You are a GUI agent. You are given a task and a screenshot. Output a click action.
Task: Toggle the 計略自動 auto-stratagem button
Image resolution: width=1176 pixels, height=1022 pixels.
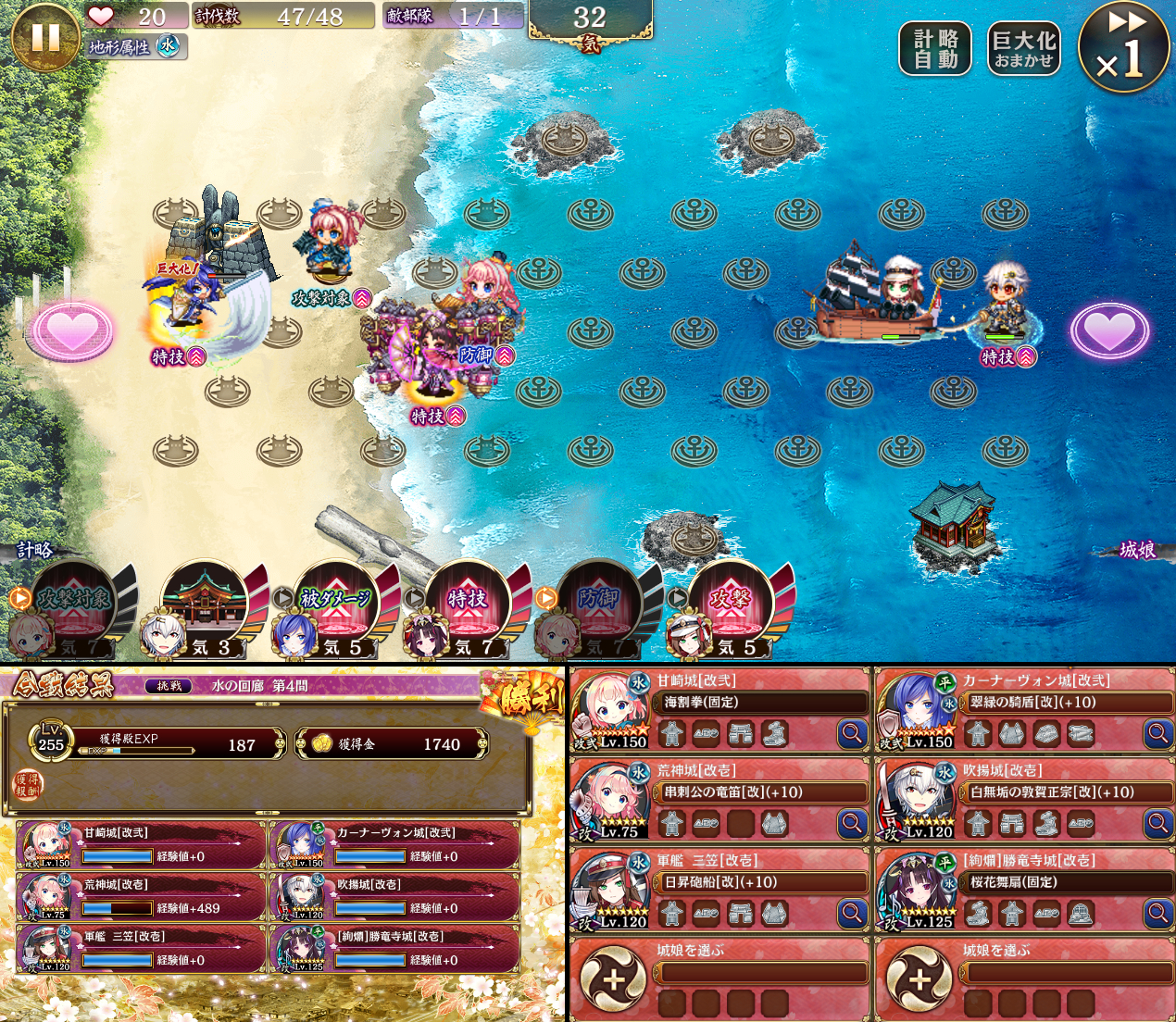pyautogui.click(x=935, y=49)
